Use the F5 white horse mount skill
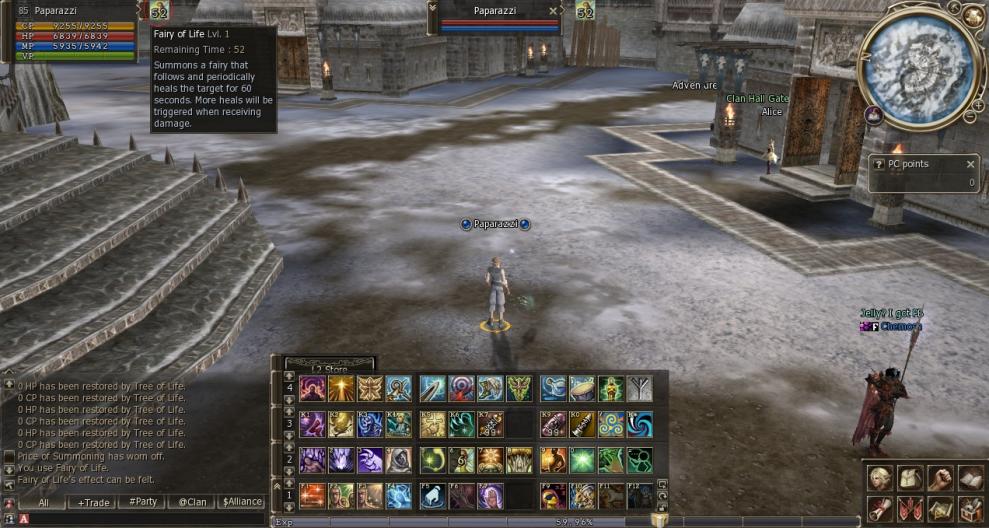The width and height of the screenshot is (989, 528). click(x=432, y=496)
